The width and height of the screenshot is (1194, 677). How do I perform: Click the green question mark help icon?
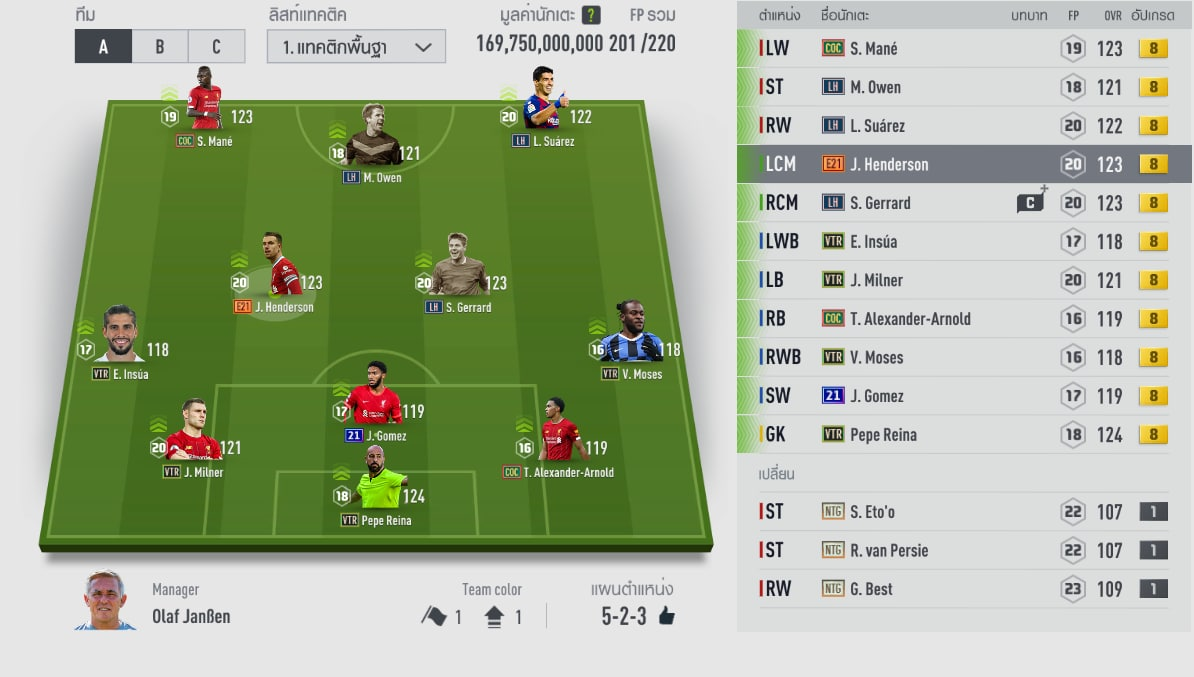pos(591,15)
